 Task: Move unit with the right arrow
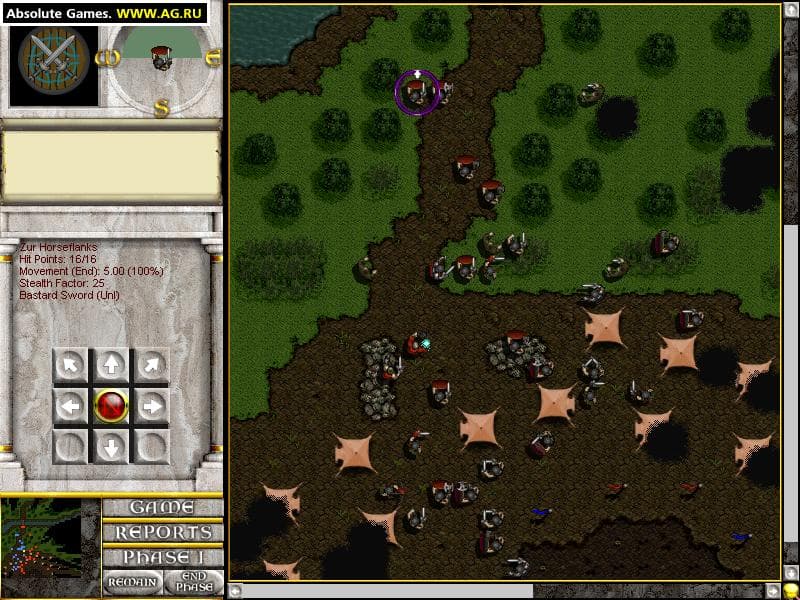[152, 406]
